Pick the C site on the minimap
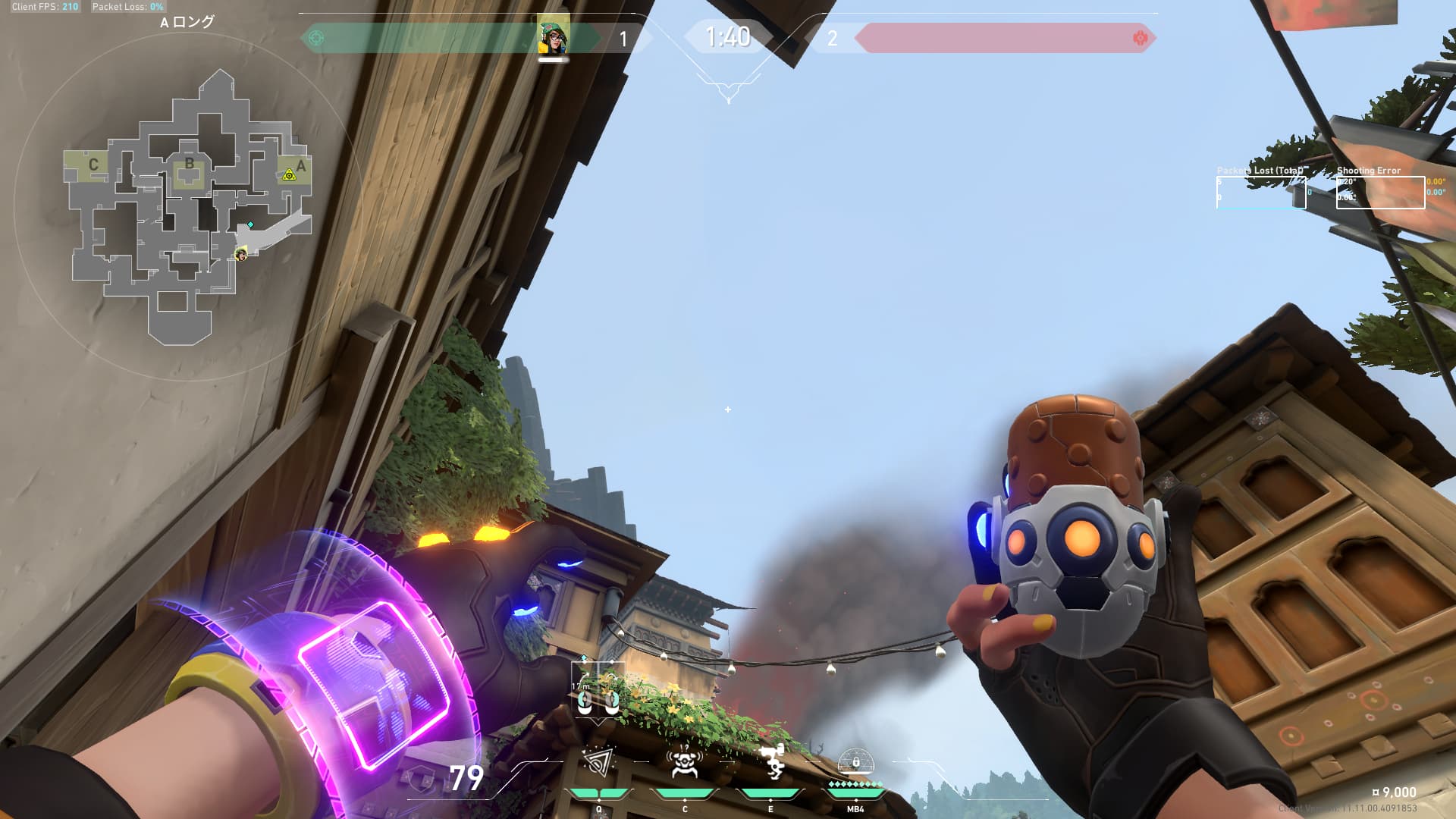The height and width of the screenshot is (819, 1456). (93, 165)
